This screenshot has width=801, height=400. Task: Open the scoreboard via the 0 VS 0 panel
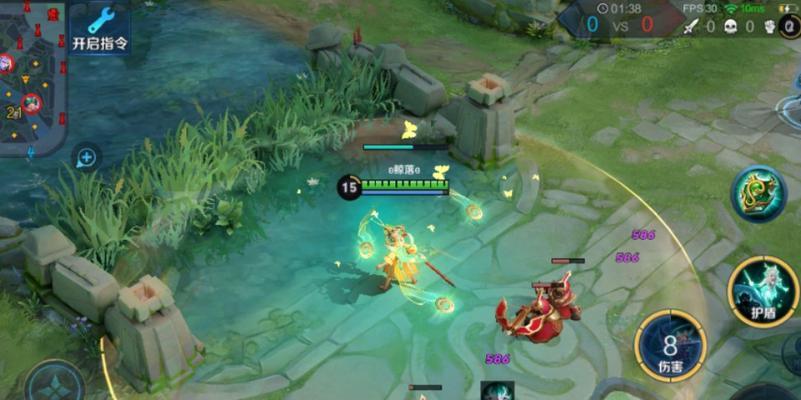point(618,23)
